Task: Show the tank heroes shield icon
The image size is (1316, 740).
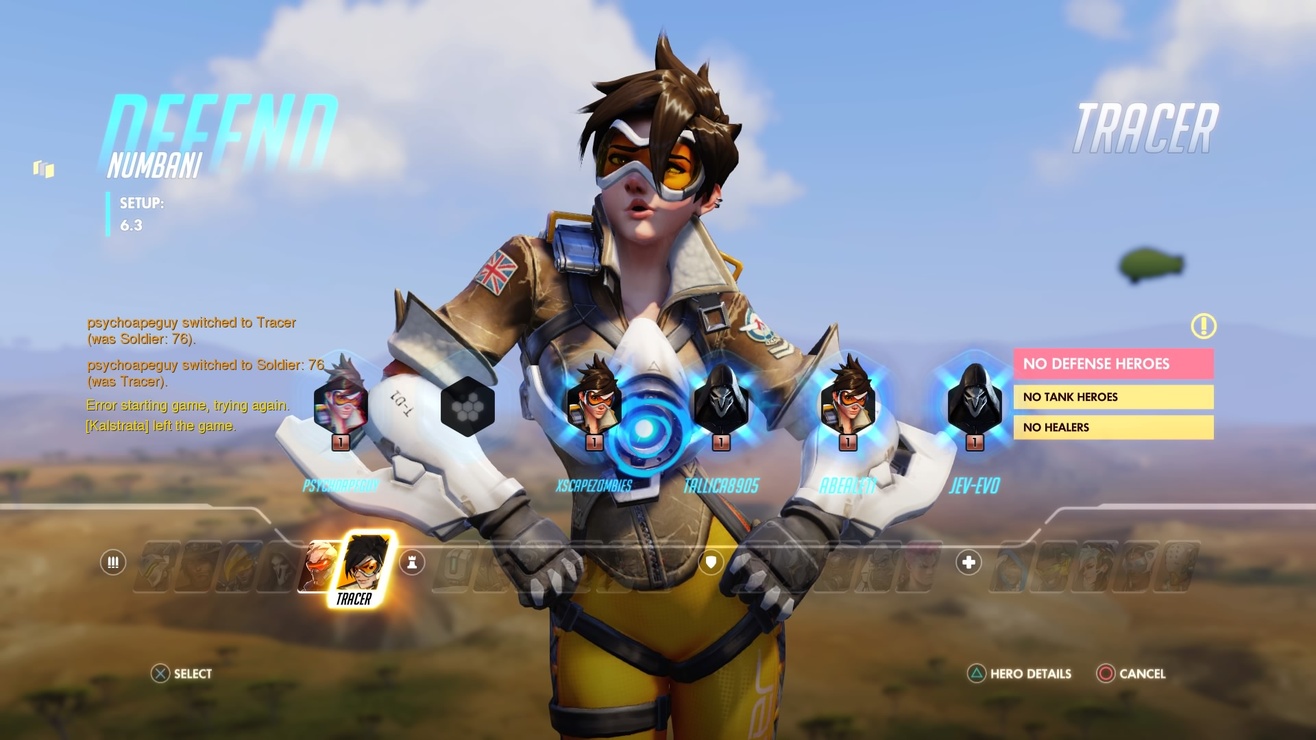Action: [710, 563]
